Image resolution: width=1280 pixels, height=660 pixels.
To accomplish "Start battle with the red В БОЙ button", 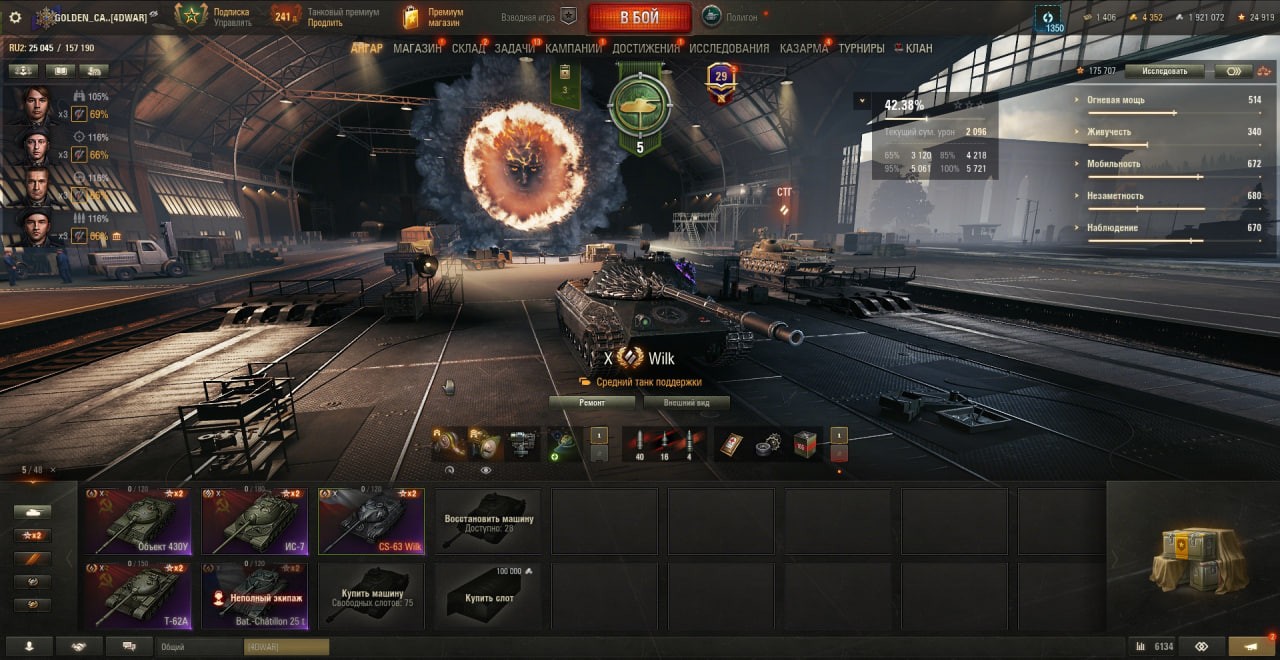I will [x=639, y=17].
